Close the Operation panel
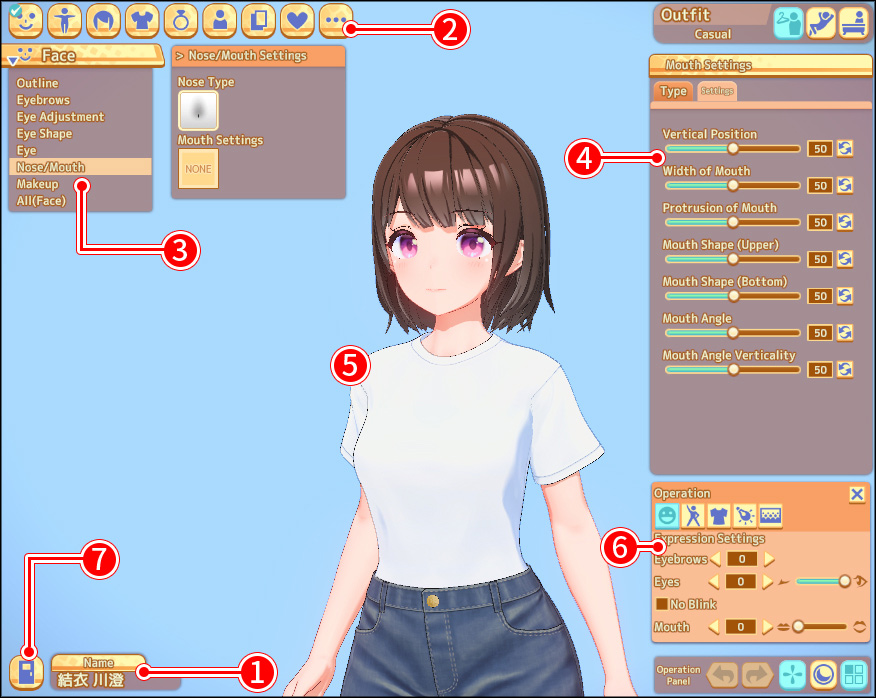This screenshot has height=698, width=876. [x=857, y=494]
